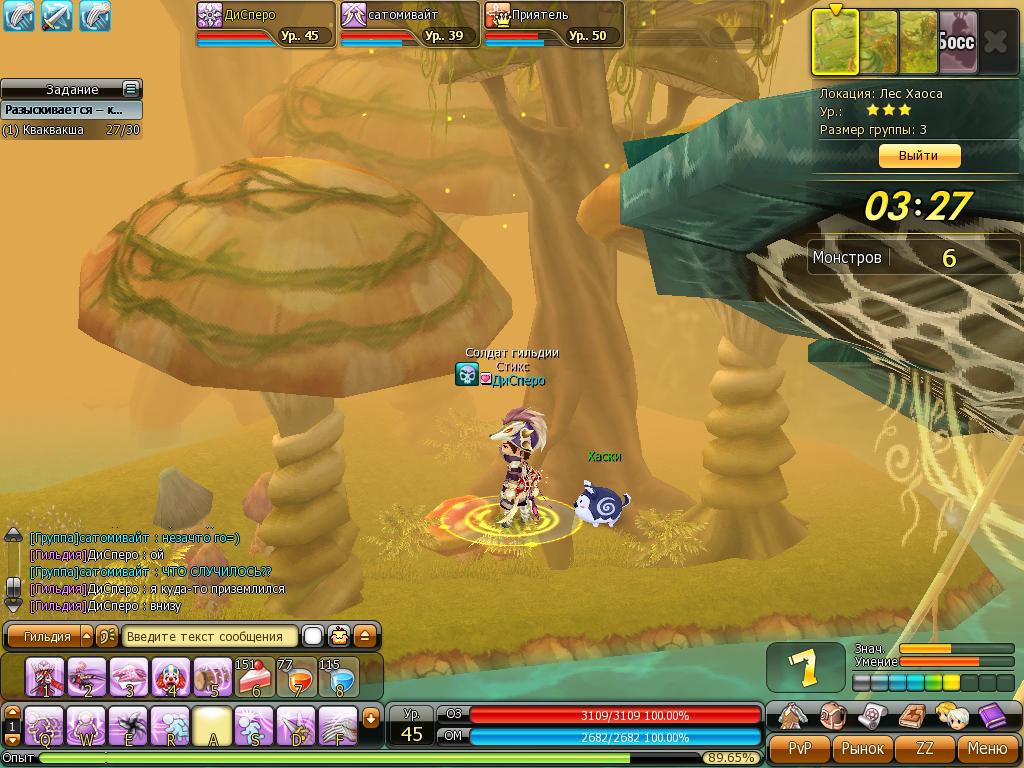Select the Босс stage tile

click(x=957, y=42)
